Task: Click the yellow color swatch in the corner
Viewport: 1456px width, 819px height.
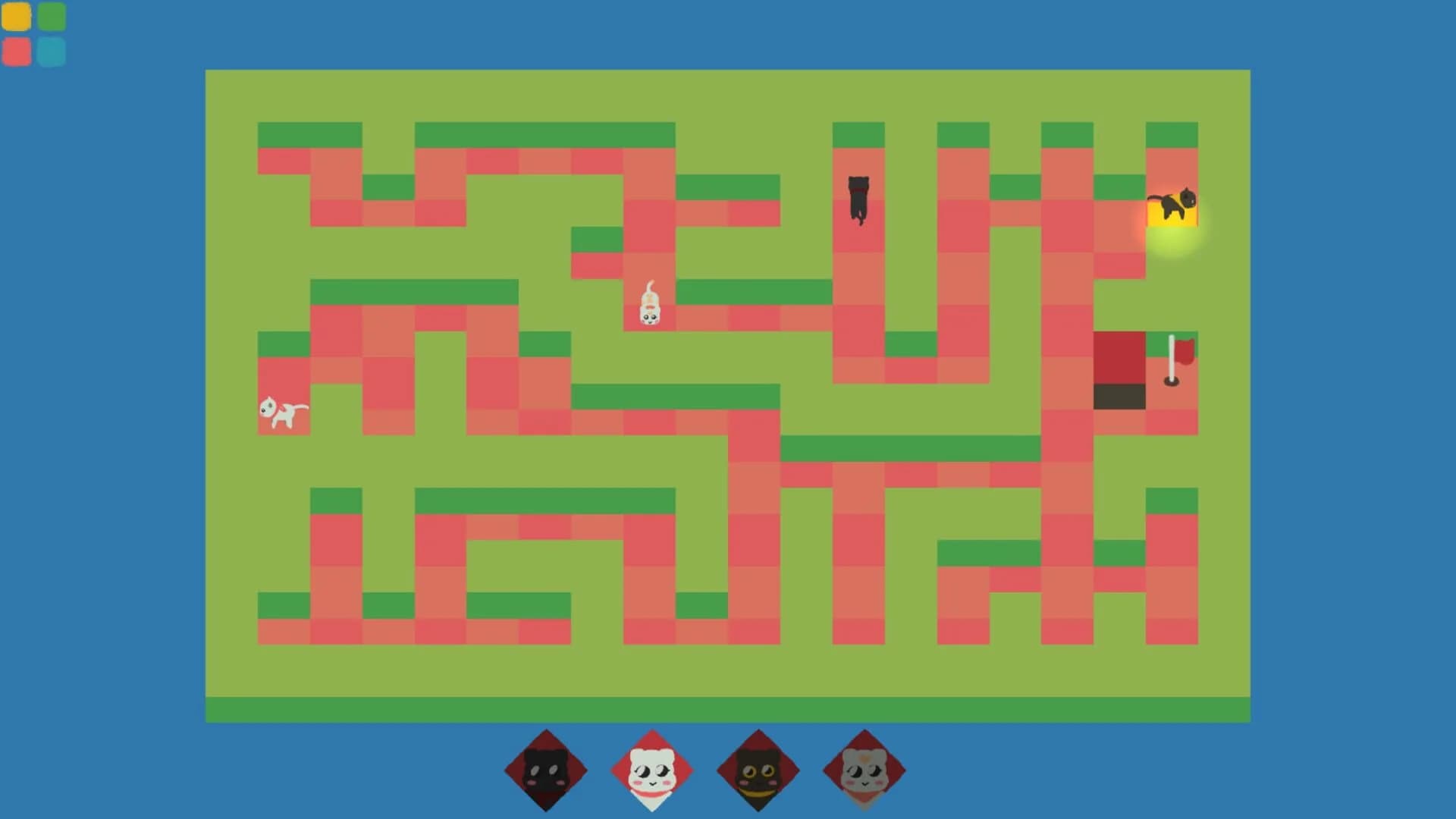Action: (16, 17)
